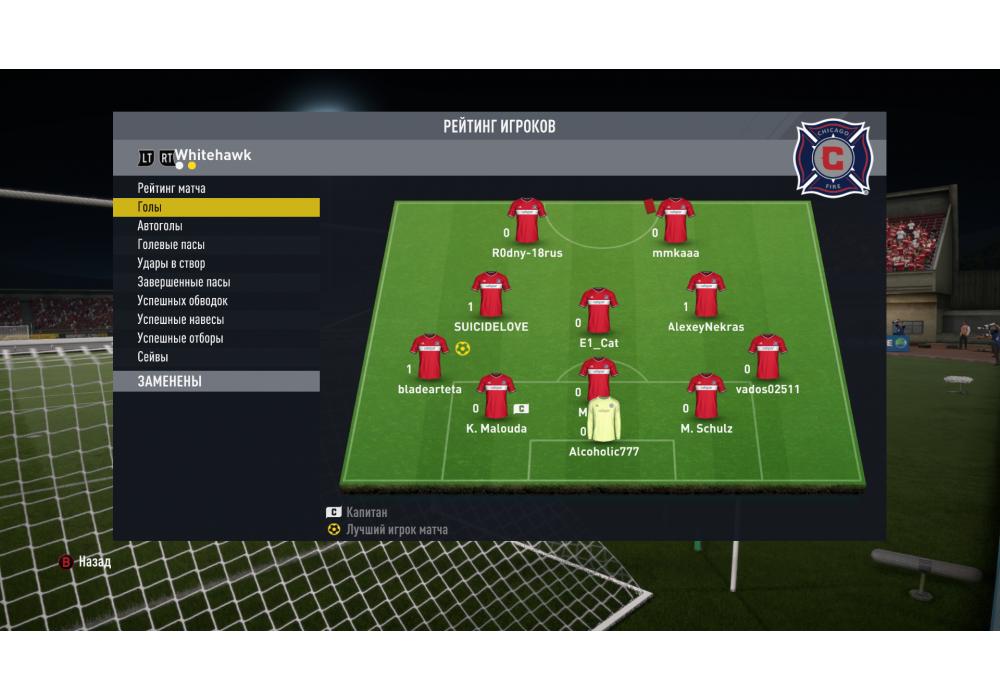1000x700 pixels.
Task: Choose player AlexeyNekras on the formation
Action: 706,295
